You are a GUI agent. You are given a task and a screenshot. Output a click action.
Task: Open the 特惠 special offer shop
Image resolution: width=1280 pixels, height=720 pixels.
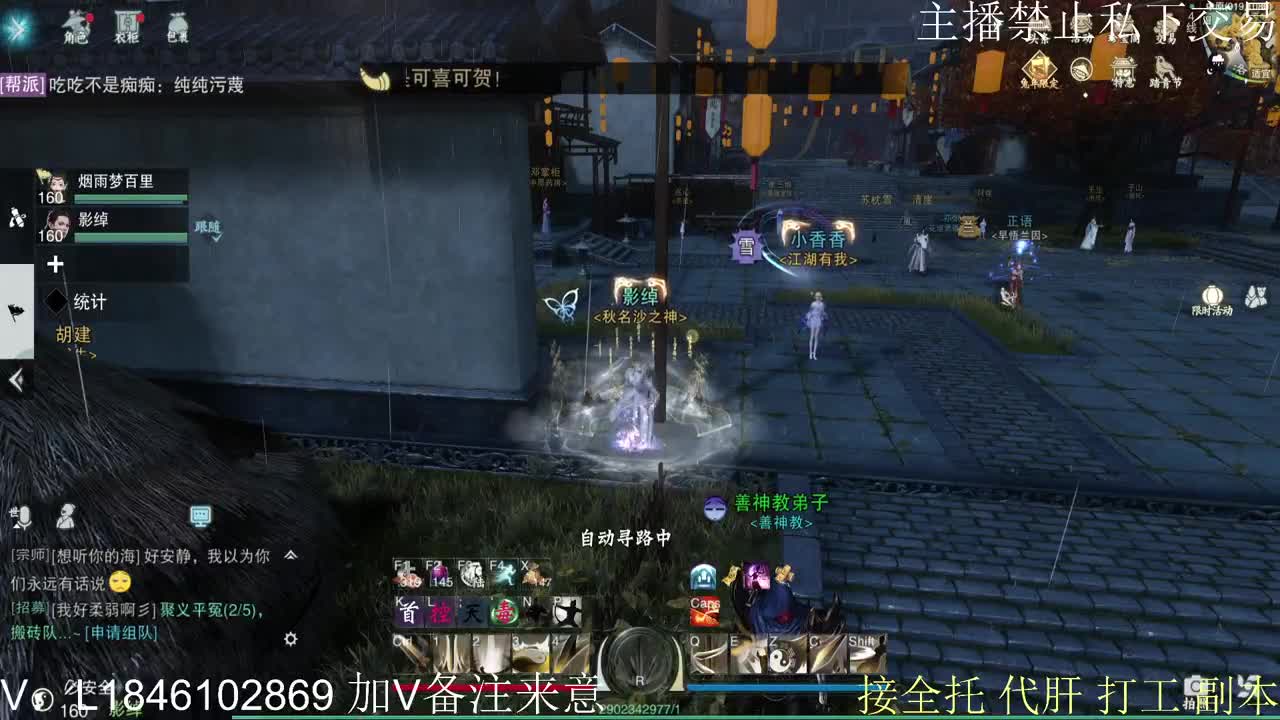click(1124, 68)
